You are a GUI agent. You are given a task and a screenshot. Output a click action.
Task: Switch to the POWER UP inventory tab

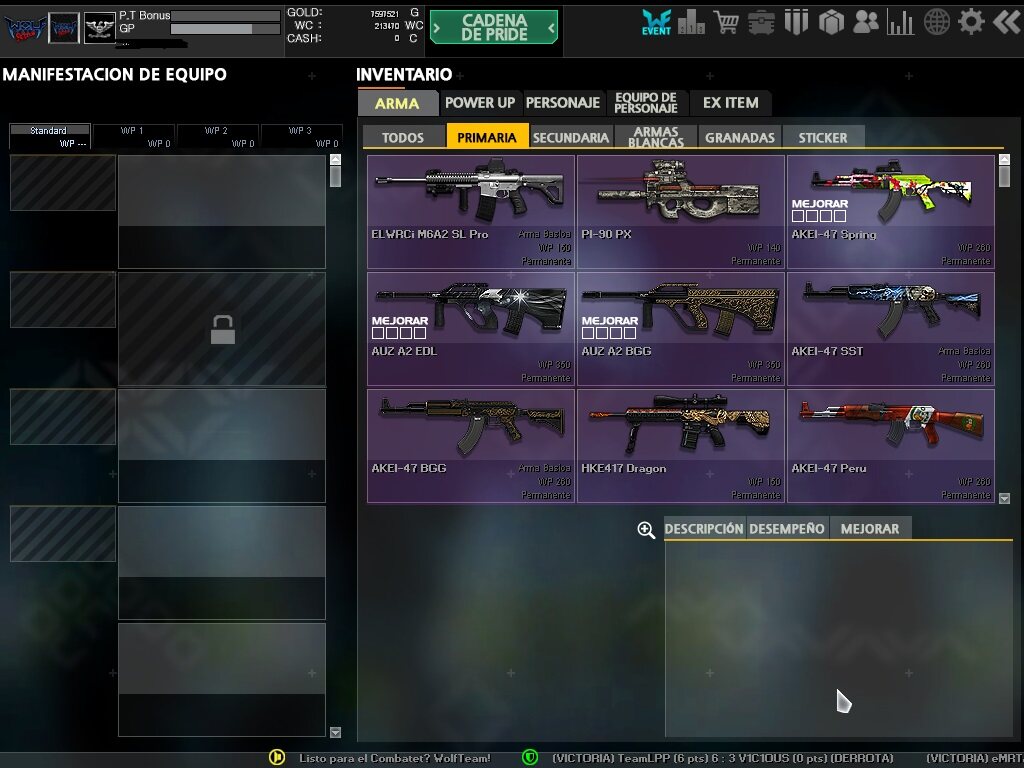click(x=480, y=103)
